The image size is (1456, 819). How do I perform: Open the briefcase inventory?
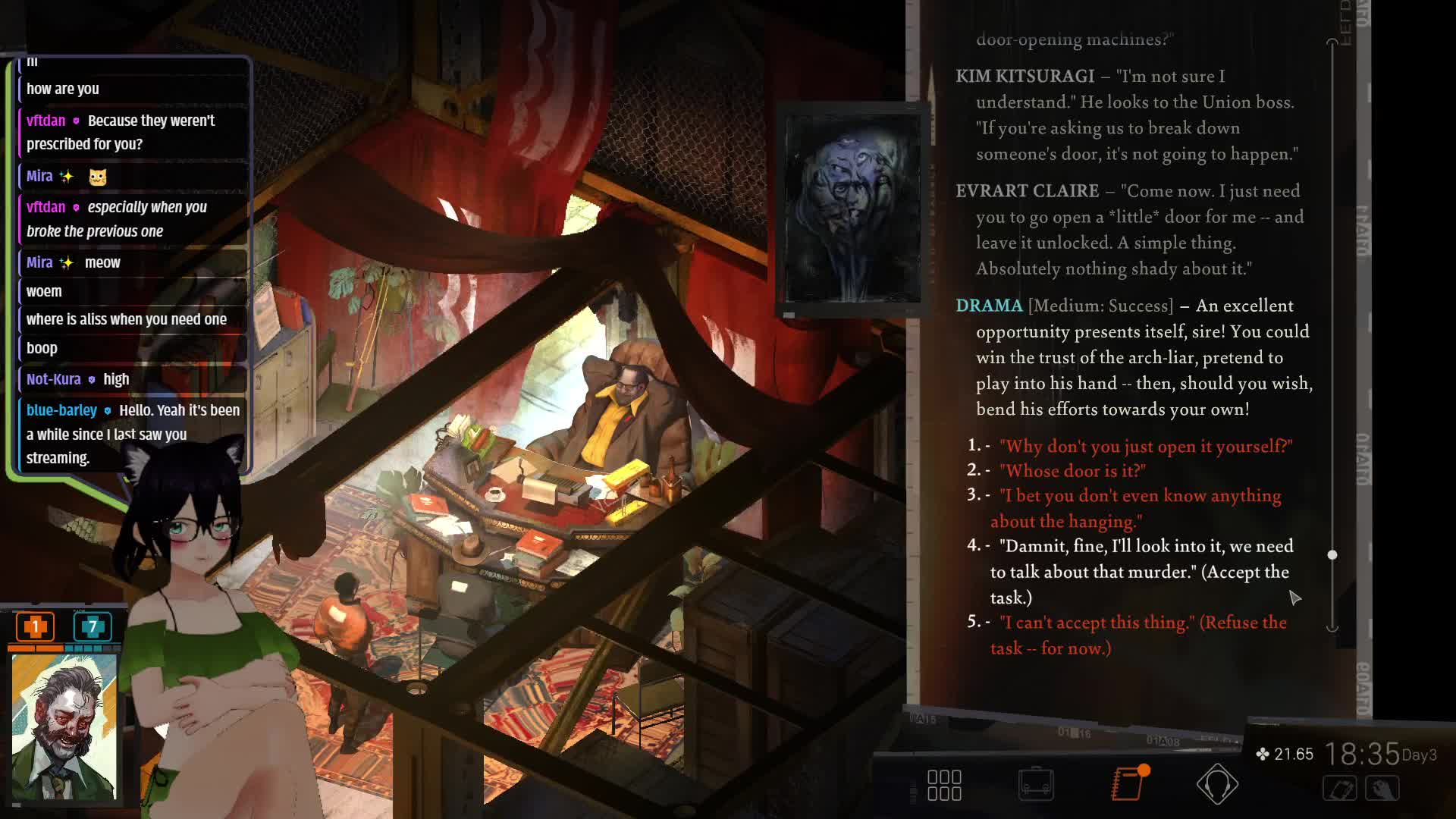(x=1036, y=784)
